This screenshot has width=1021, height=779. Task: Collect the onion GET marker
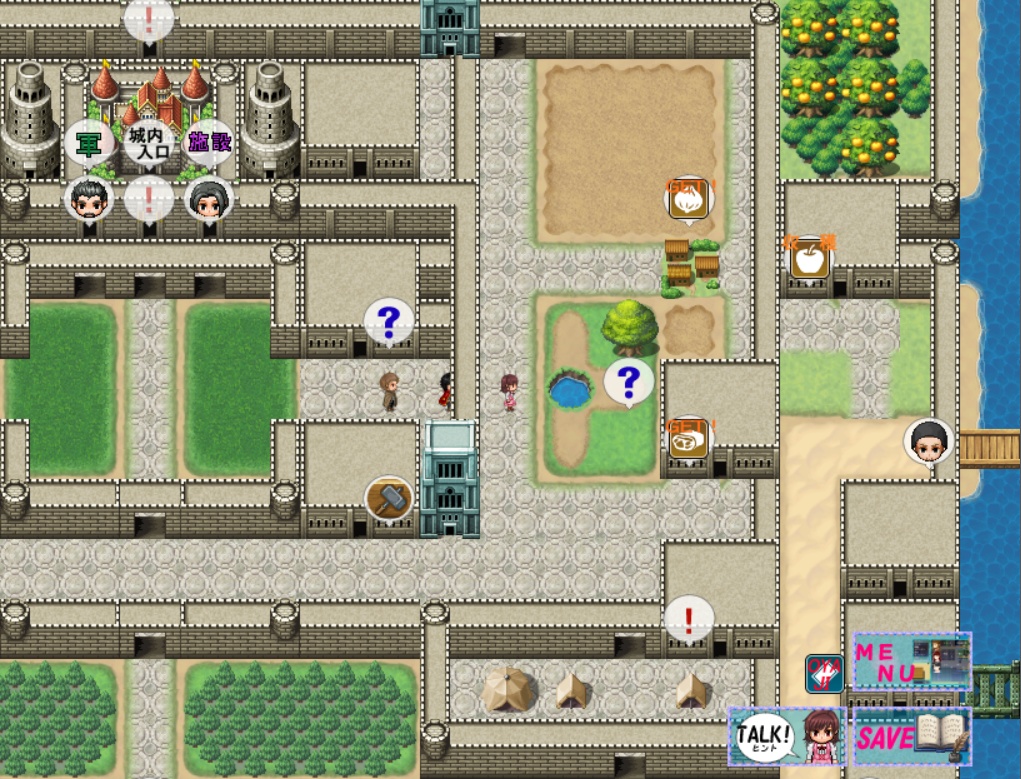click(688, 199)
